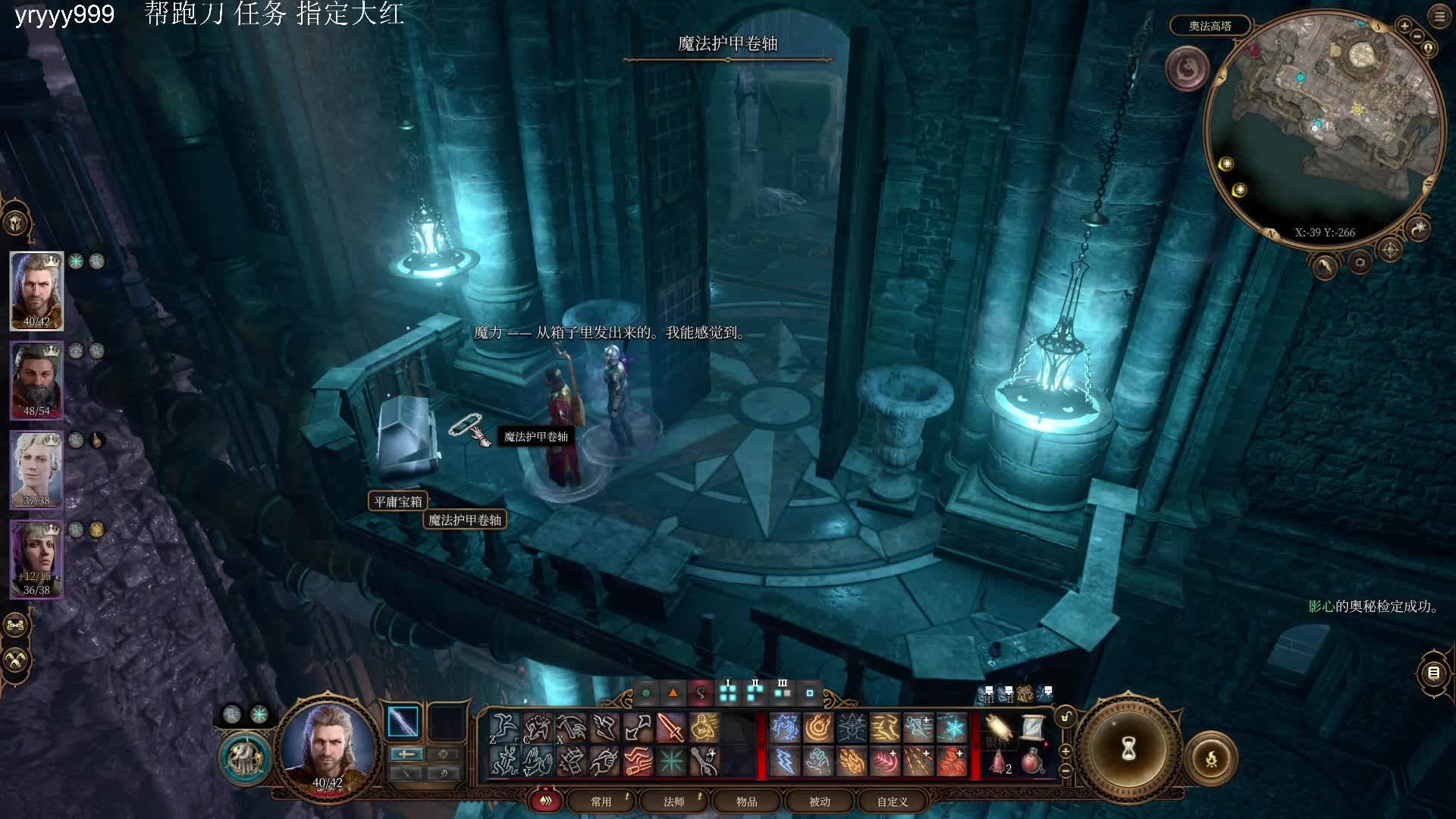Image resolution: width=1456 pixels, height=819 pixels.
Task: Select the white-haired party member portrait
Action: 36,469
